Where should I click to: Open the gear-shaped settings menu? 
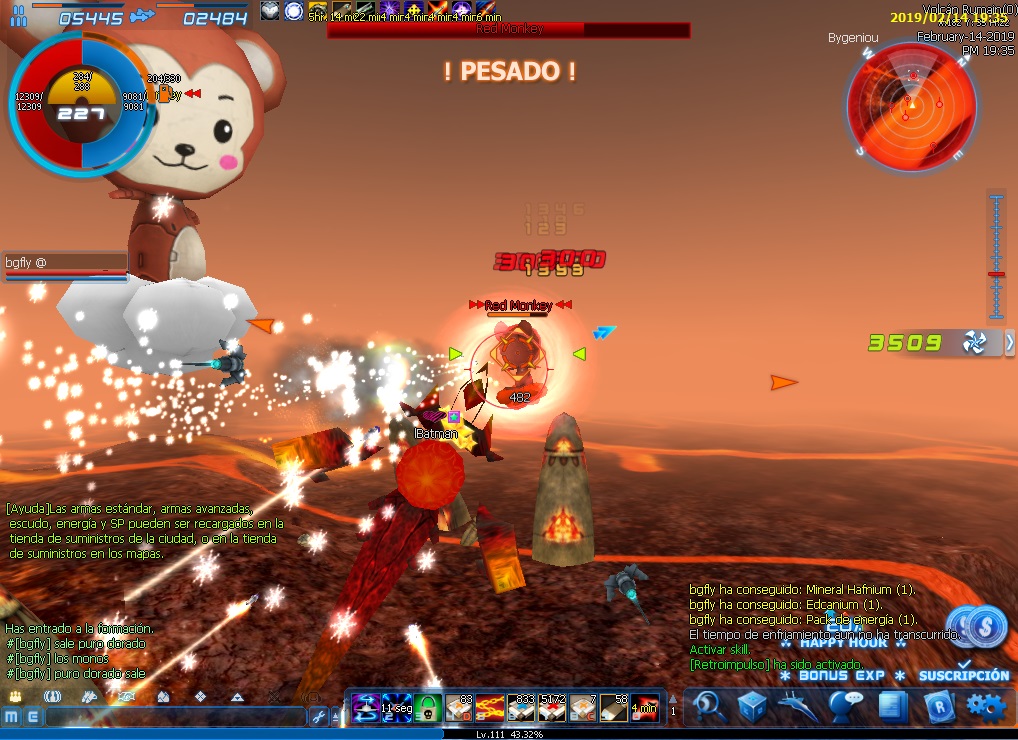tap(985, 707)
